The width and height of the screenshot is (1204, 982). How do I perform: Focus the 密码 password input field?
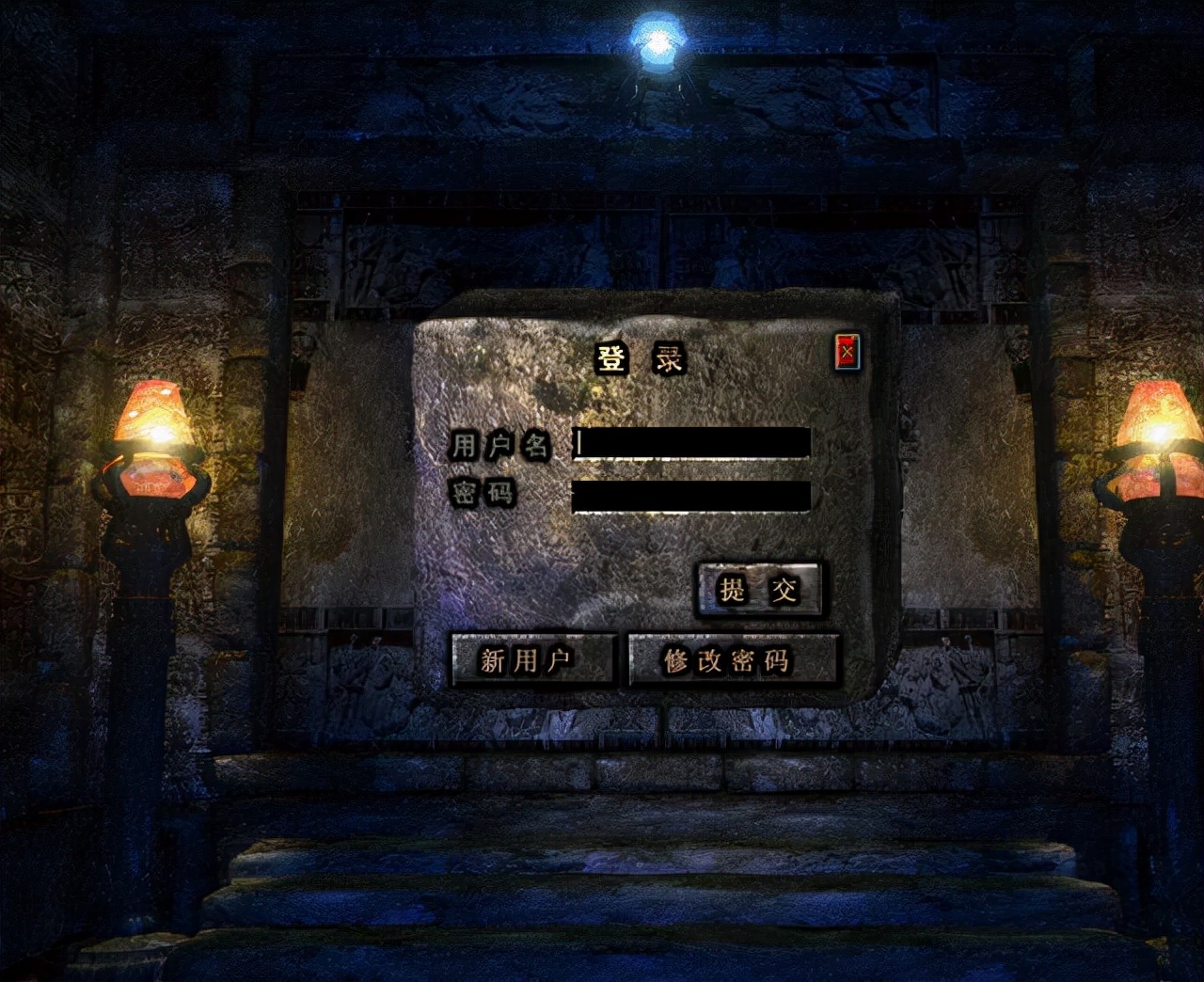[x=691, y=496]
